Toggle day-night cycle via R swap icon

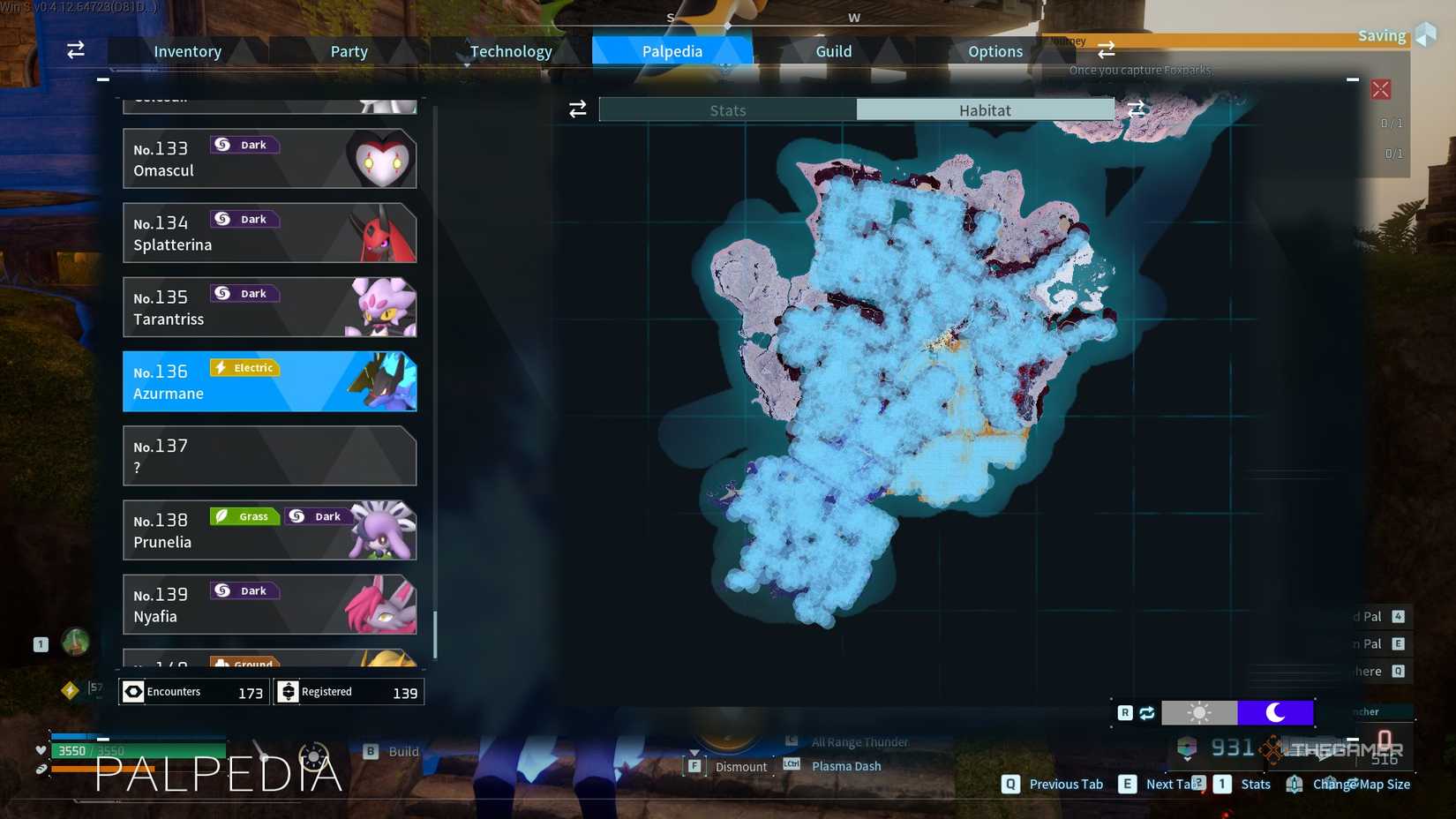(x=1146, y=712)
